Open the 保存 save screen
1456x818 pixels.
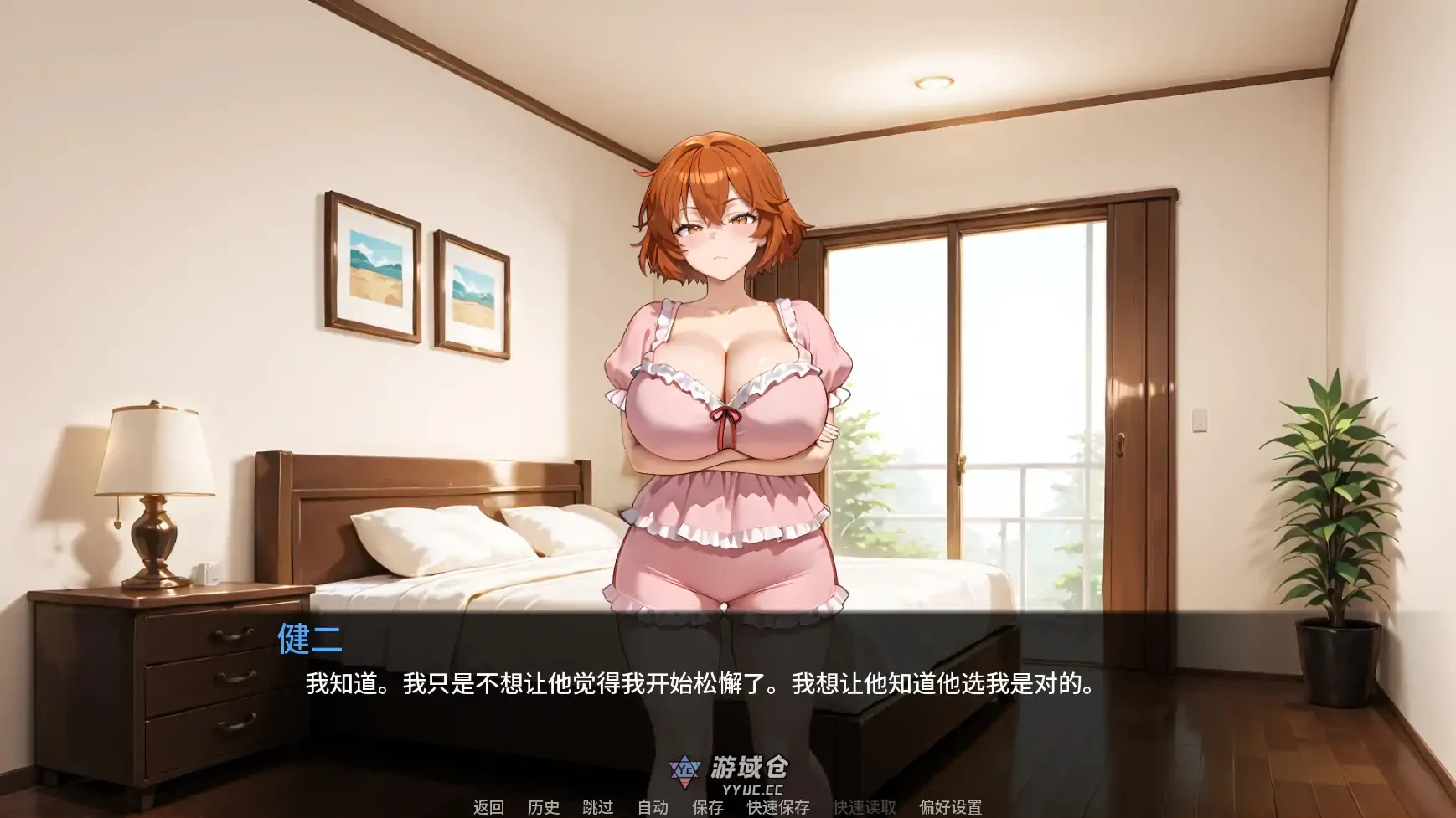tap(710, 807)
